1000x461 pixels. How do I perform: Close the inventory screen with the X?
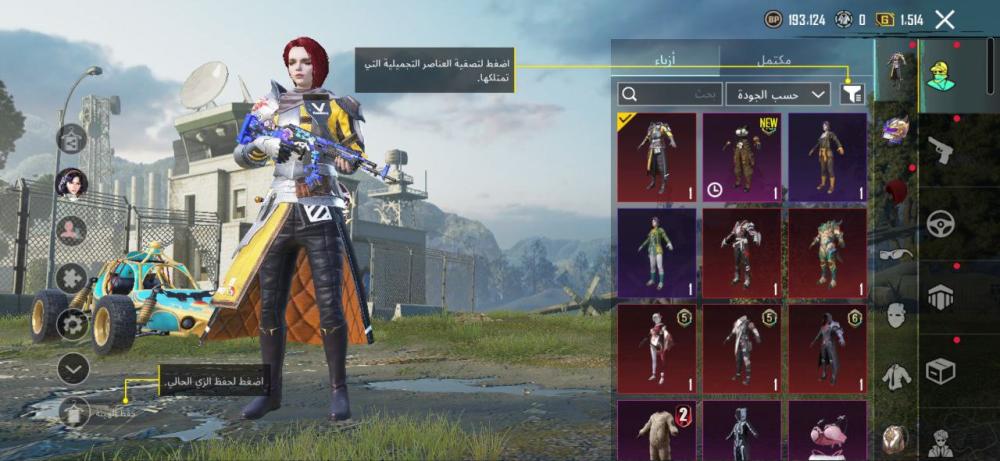[945, 19]
